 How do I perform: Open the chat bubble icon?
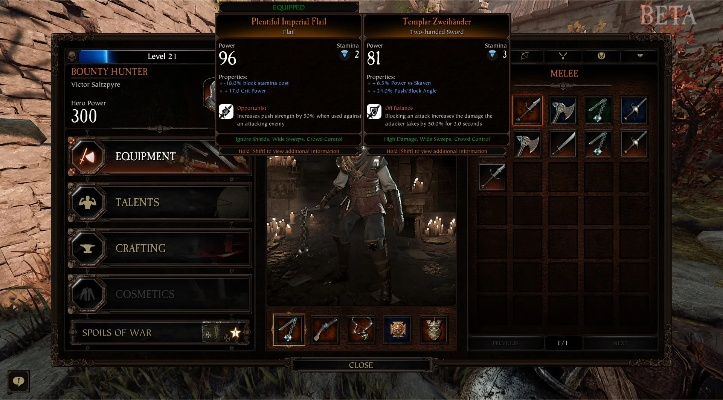pos(17,380)
